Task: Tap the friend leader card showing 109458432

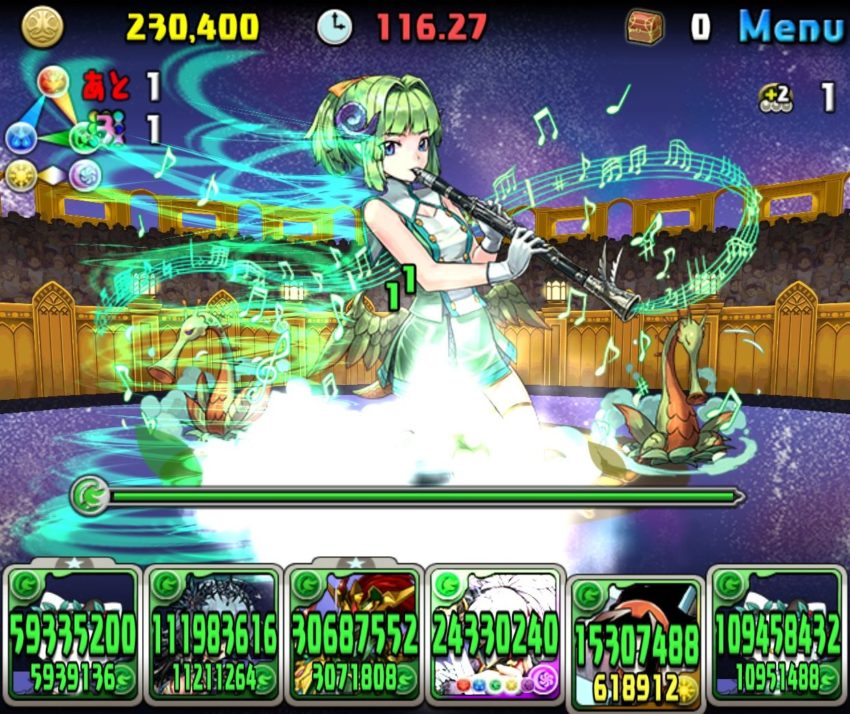Action: click(x=777, y=632)
